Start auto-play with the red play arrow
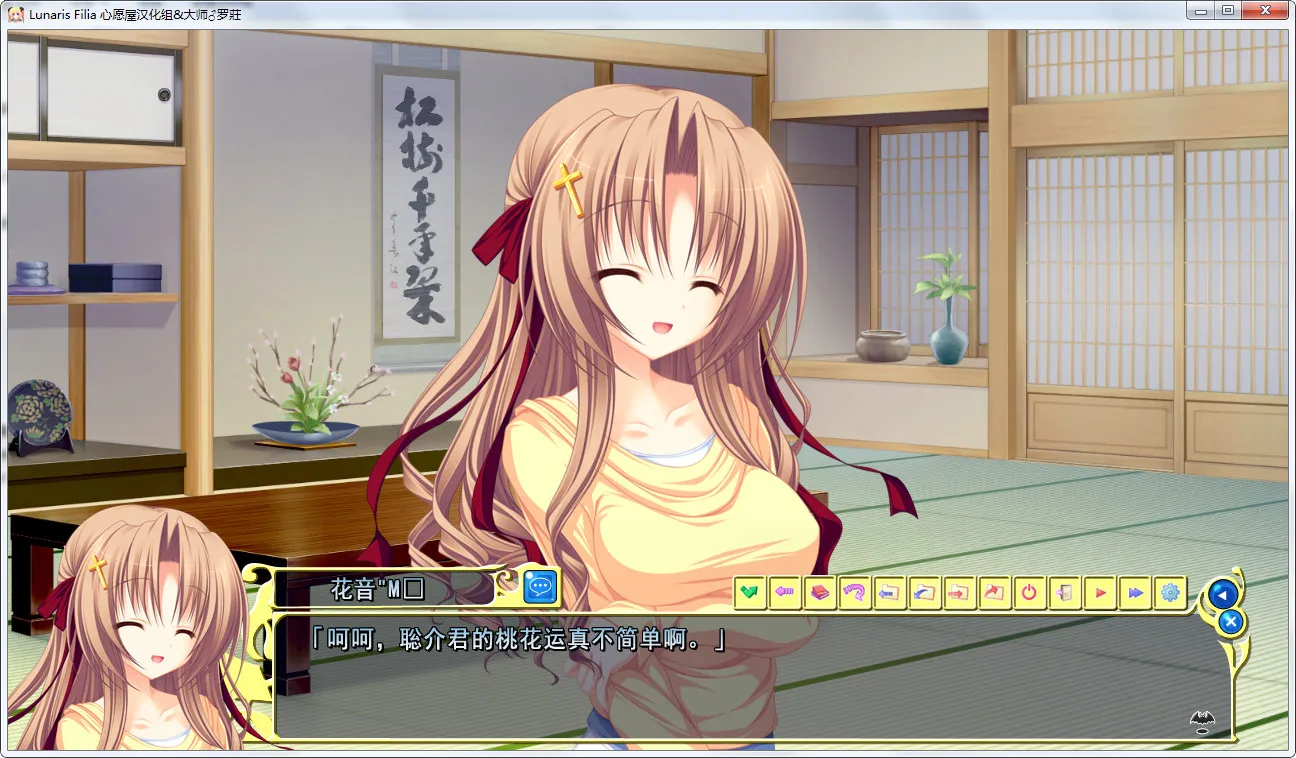Viewport: 1296px width, 758px height. pos(1099,593)
